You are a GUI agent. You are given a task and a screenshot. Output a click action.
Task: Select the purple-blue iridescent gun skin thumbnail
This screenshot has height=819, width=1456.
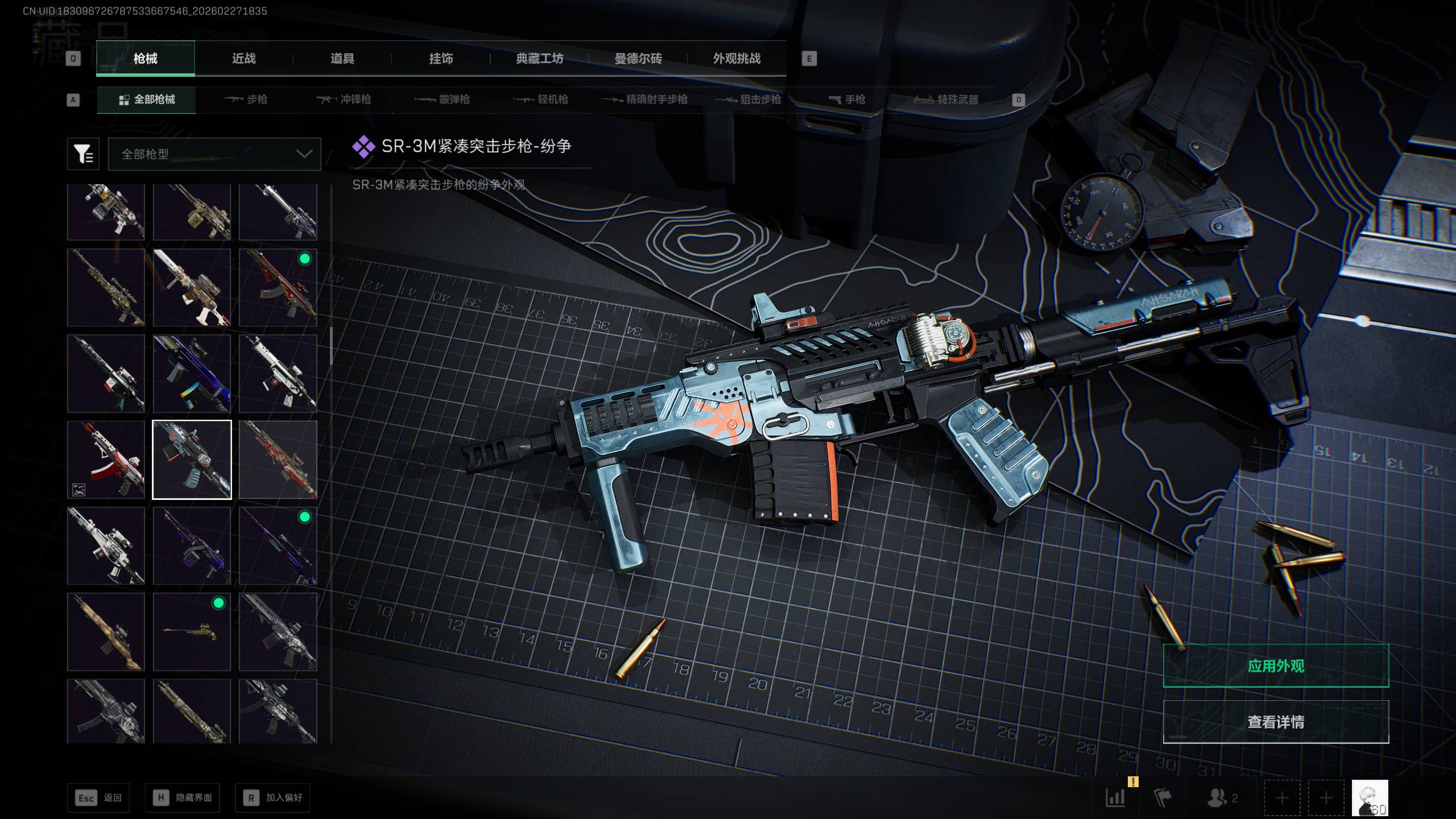tap(192, 373)
